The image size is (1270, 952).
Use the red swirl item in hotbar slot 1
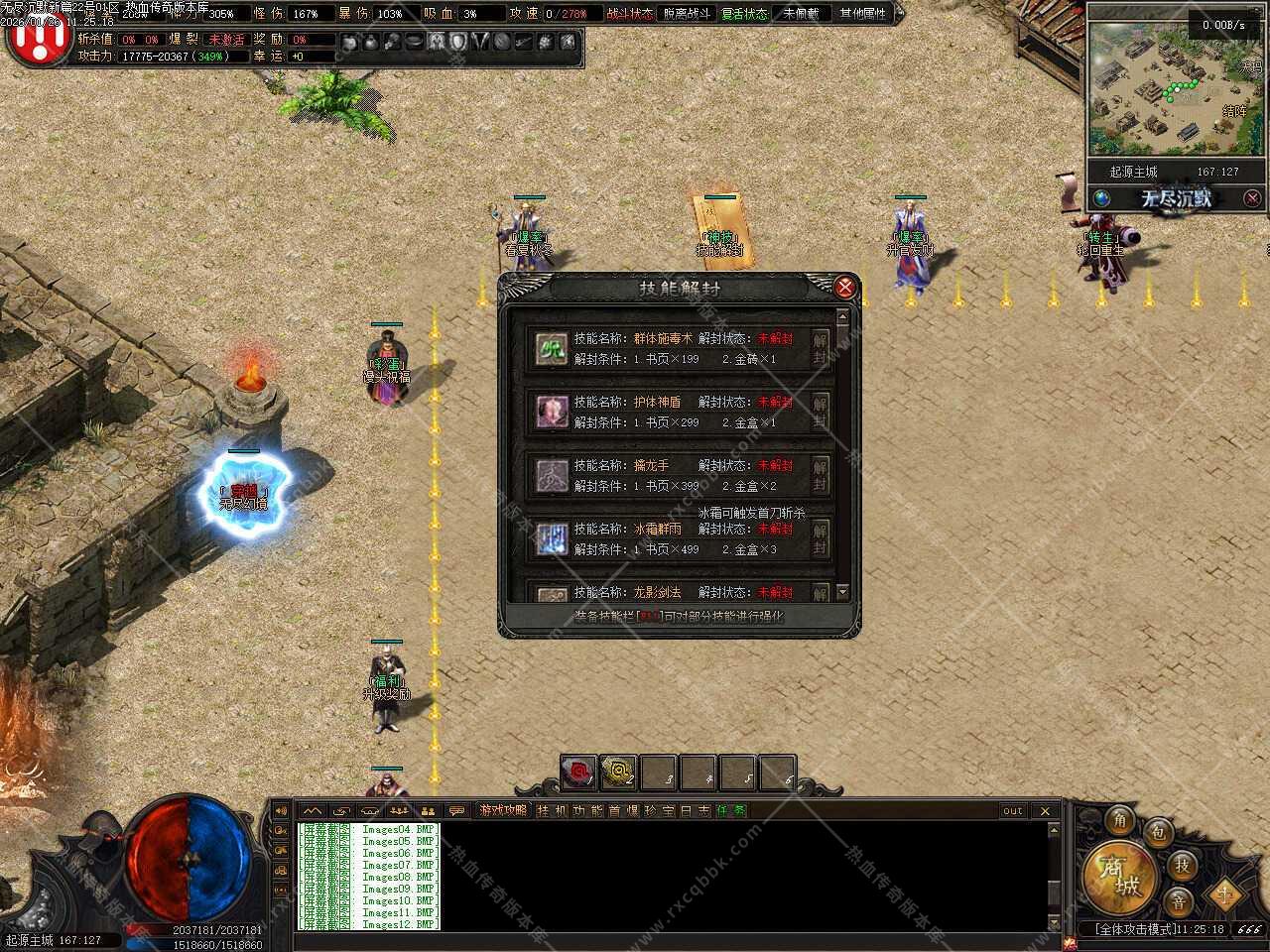(x=578, y=772)
